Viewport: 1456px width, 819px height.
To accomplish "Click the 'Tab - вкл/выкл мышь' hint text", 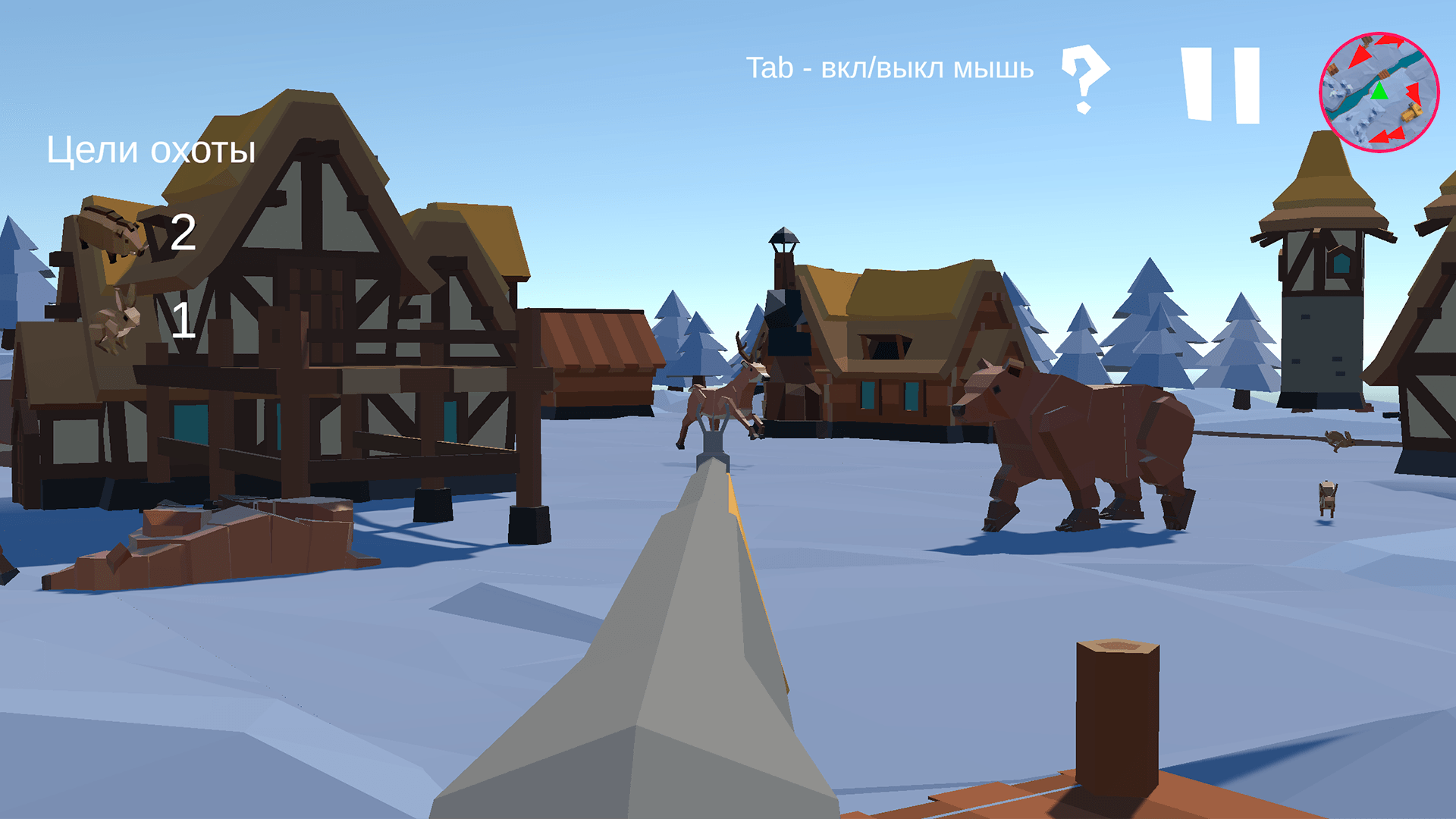I will tap(891, 68).
